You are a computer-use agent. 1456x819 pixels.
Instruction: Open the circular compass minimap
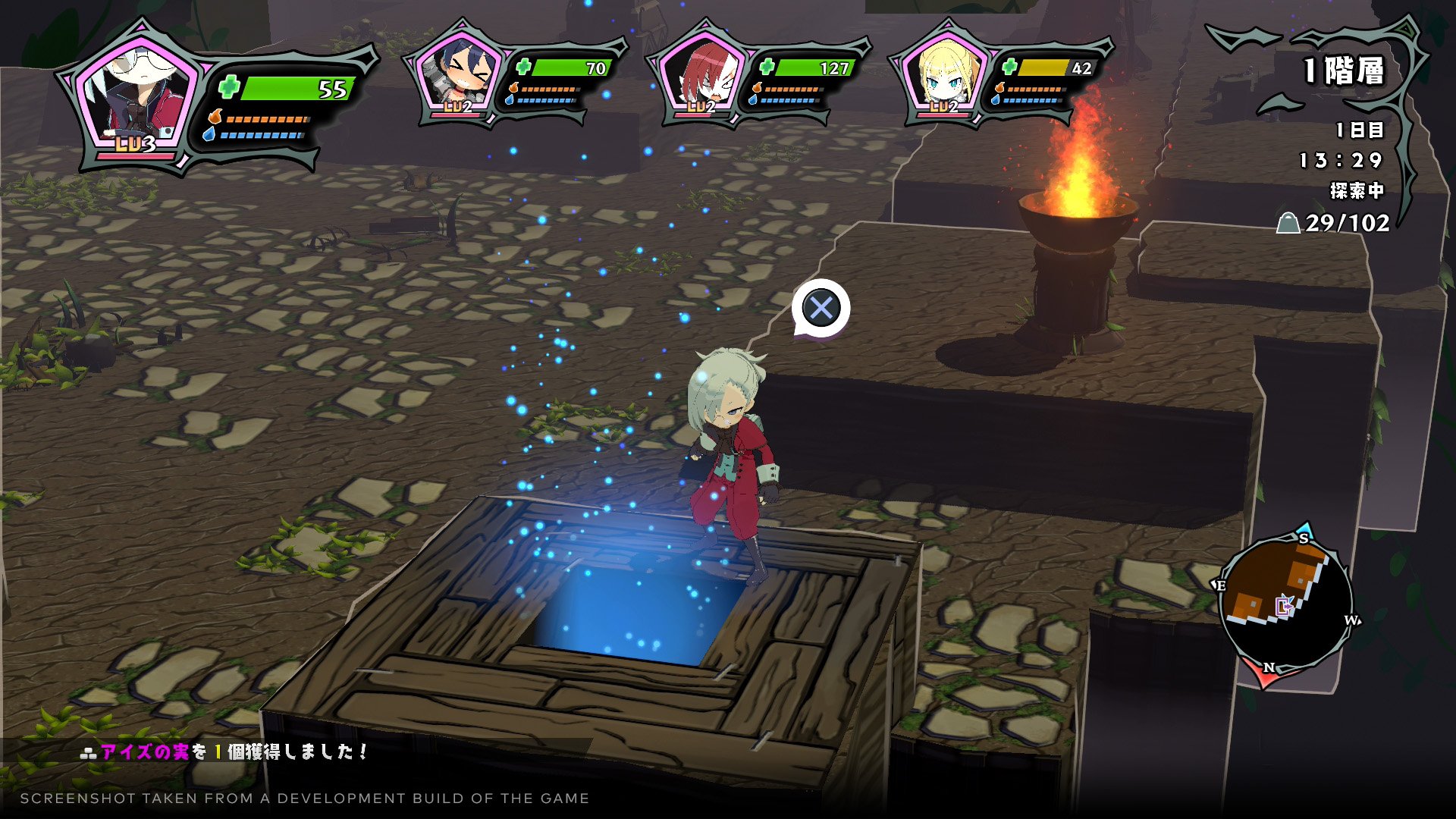pyautogui.click(x=1286, y=604)
